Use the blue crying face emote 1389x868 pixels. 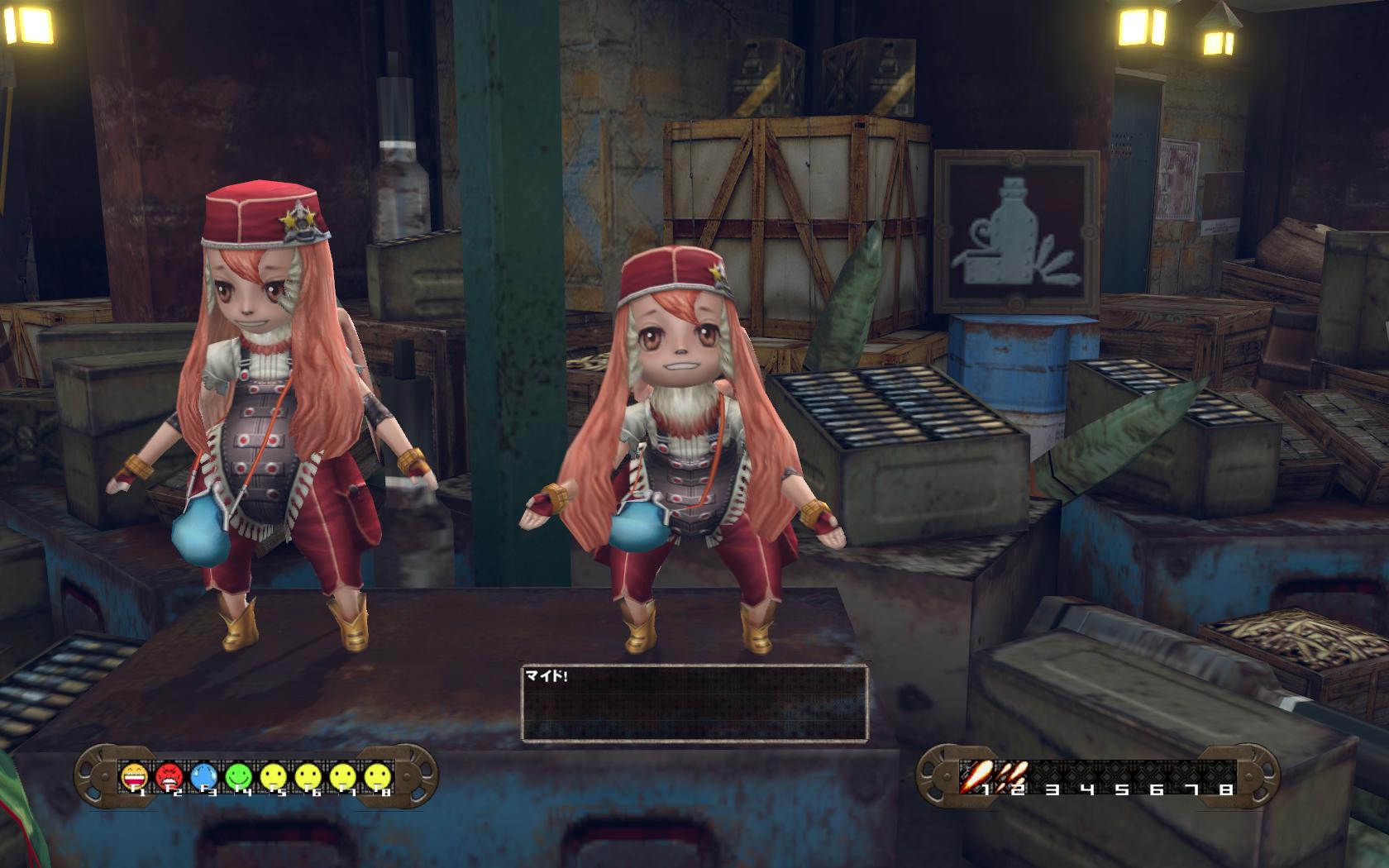(x=203, y=775)
